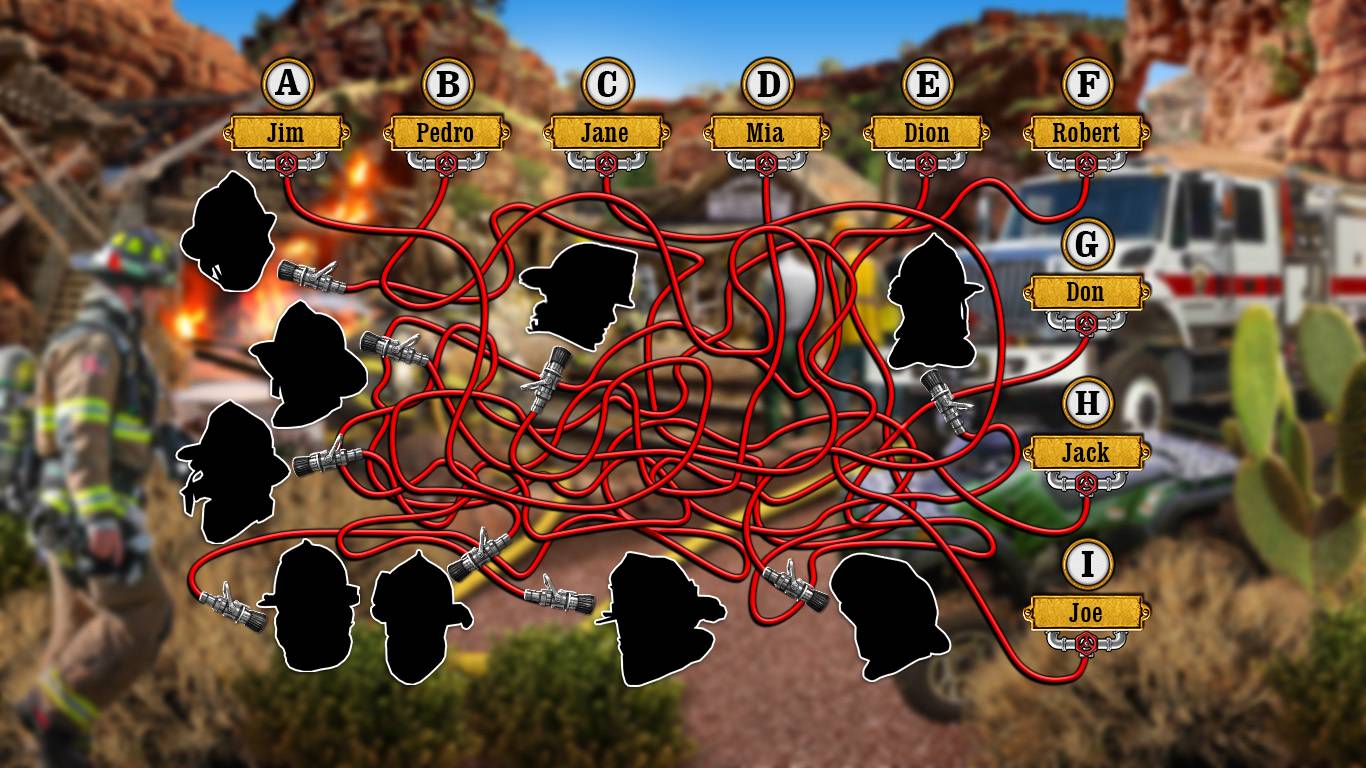Screen dimensions: 1366x768
Task: Pick the Jane name plate
Action: click(x=606, y=132)
